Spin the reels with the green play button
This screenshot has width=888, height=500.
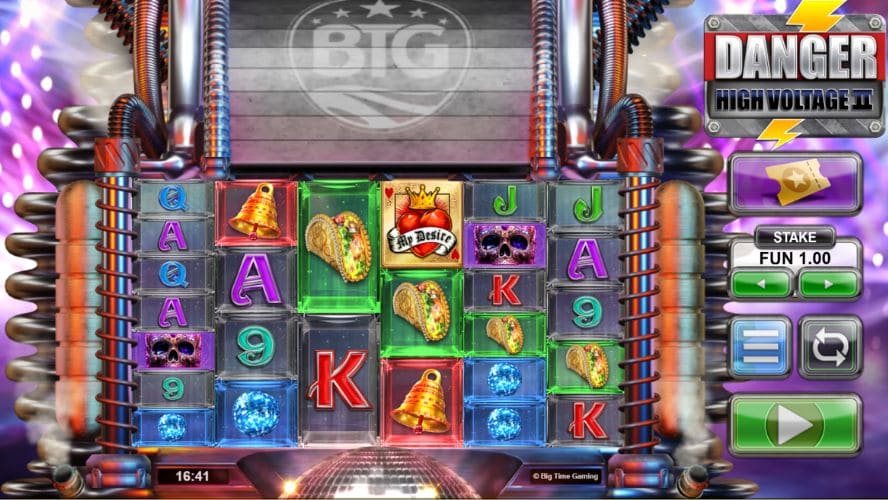tap(795, 426)
